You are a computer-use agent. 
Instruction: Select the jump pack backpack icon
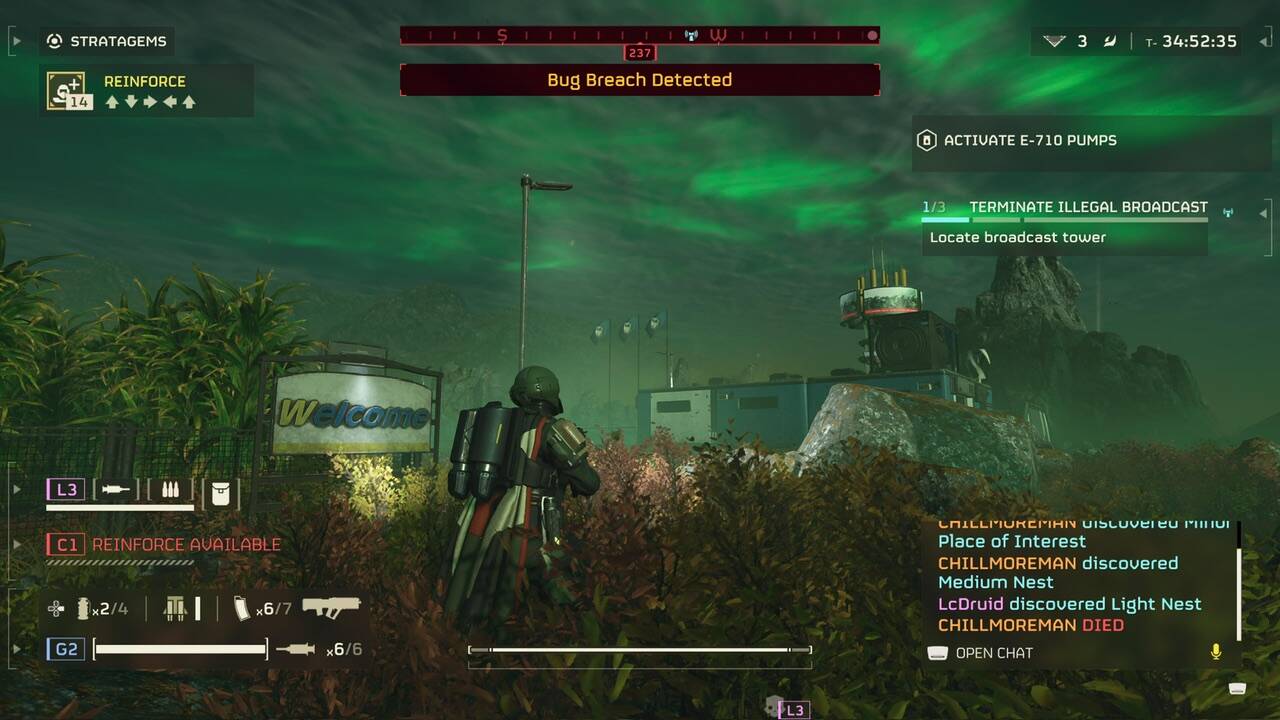(176, 608)
